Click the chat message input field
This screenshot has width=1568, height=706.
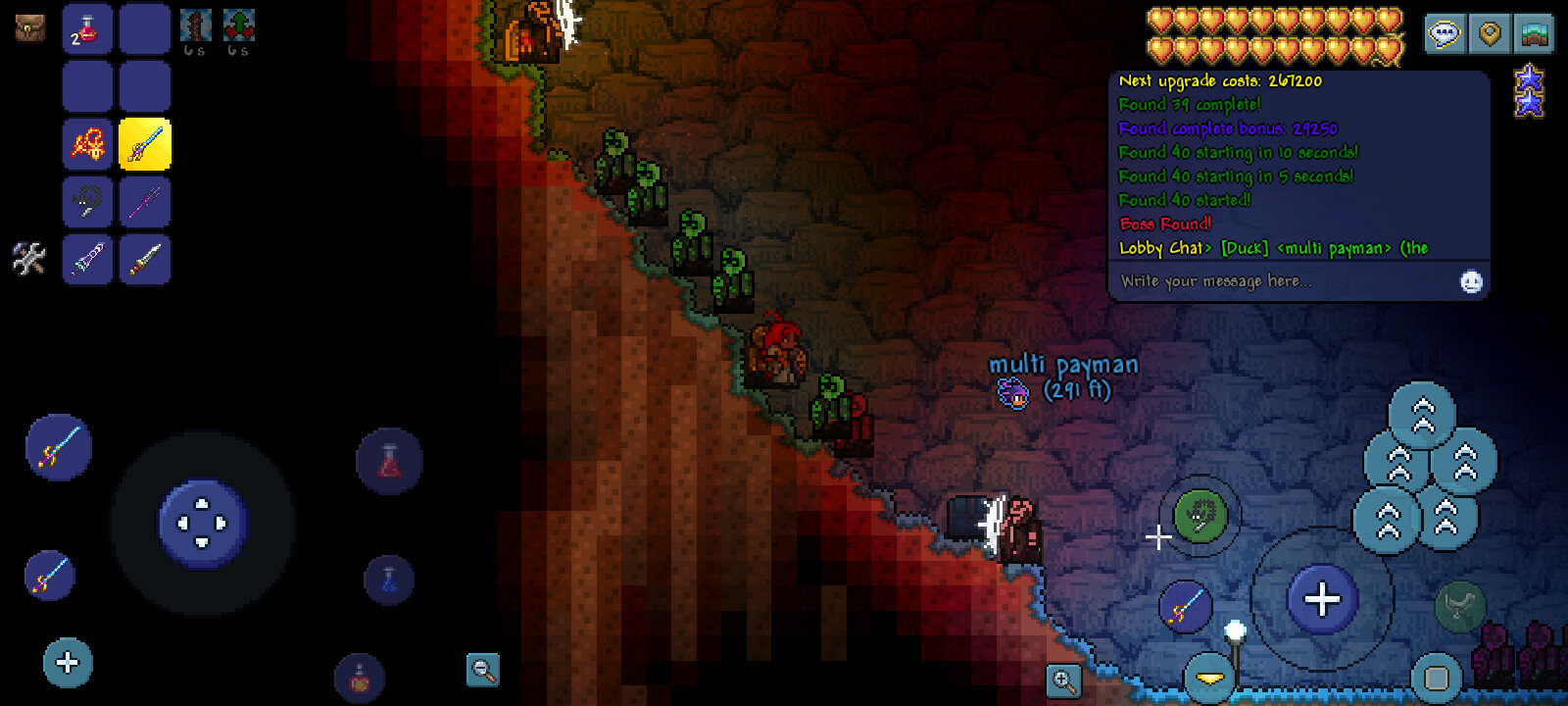point(1284,281)
